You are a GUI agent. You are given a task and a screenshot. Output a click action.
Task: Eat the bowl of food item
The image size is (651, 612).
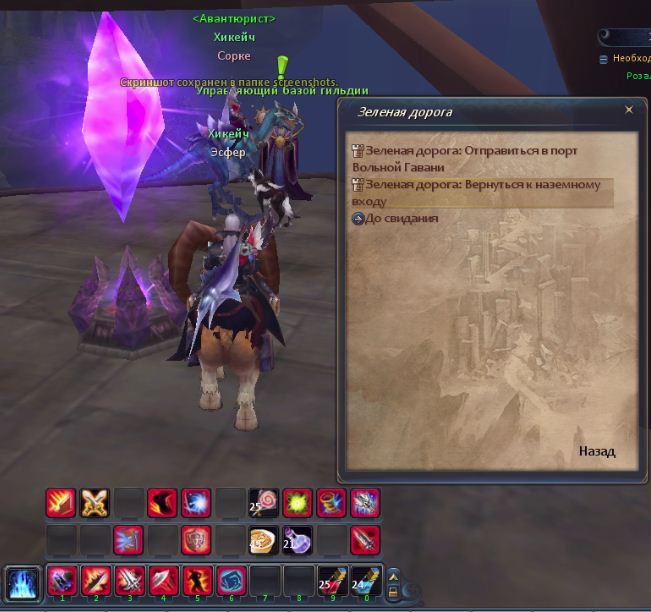[264, 540]
